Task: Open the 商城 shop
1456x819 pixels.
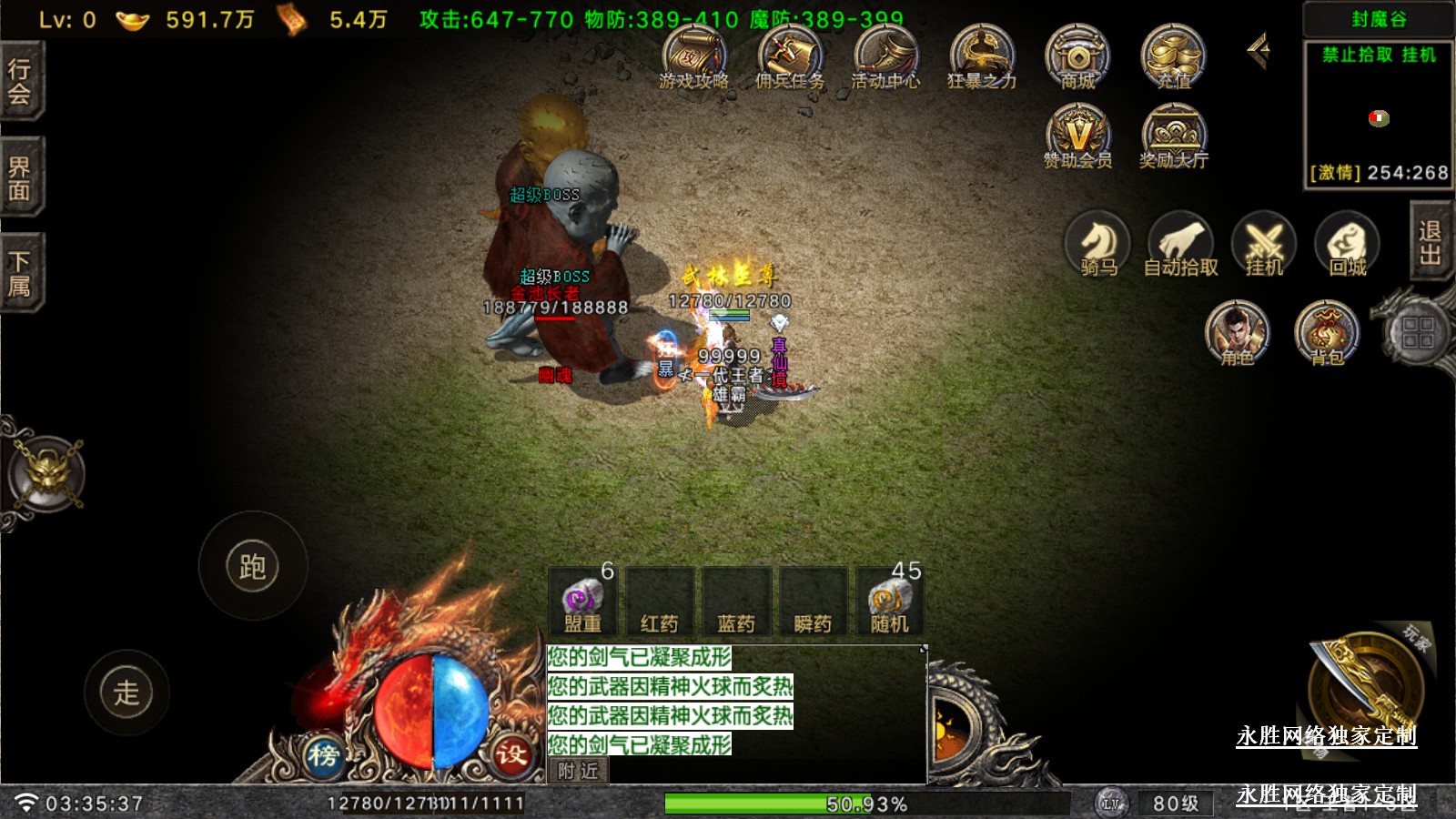Action: pyautogui.click(x=1077, y=56)
